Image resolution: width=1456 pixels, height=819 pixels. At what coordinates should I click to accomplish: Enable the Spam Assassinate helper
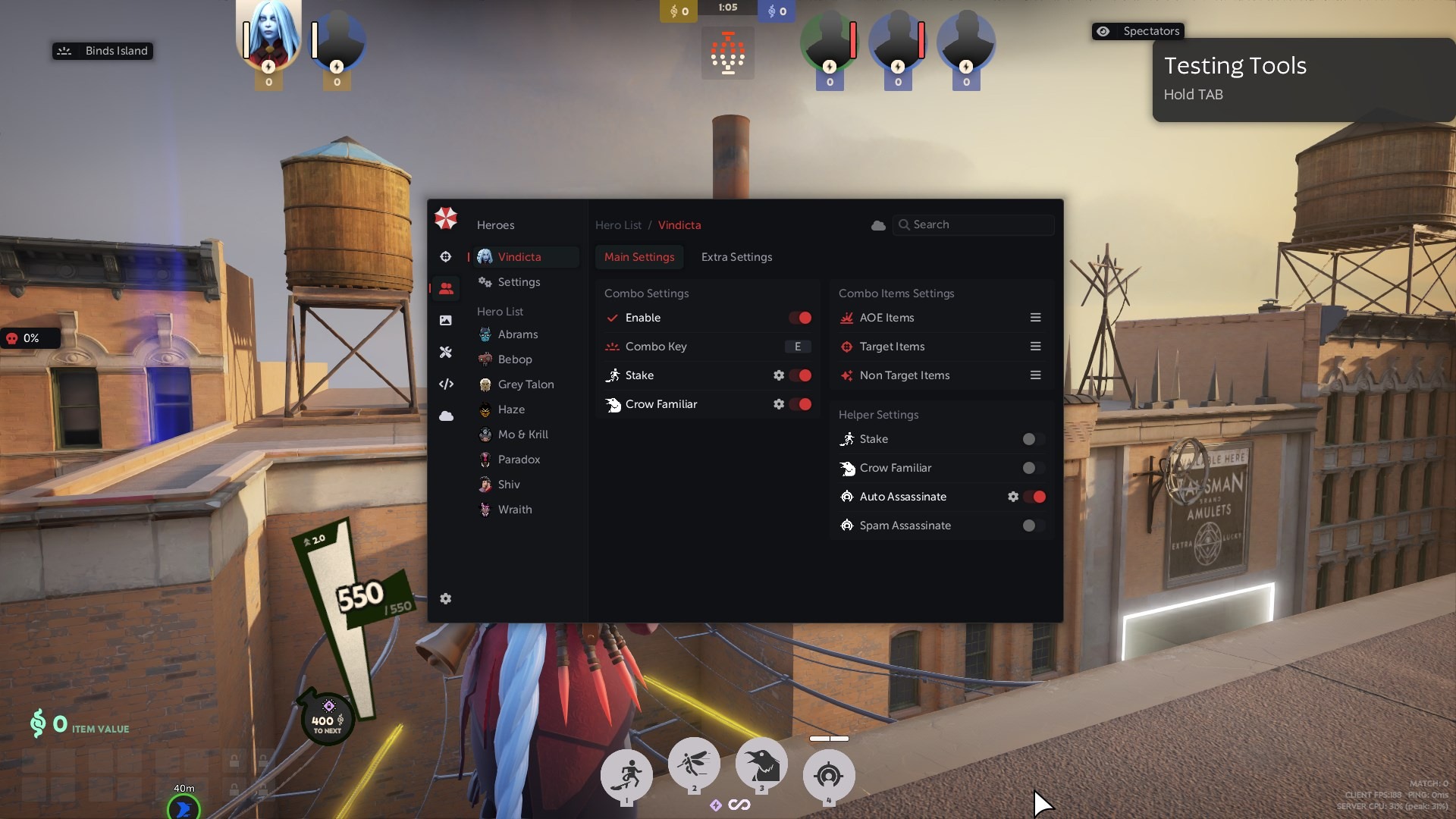click(1034, 526)
